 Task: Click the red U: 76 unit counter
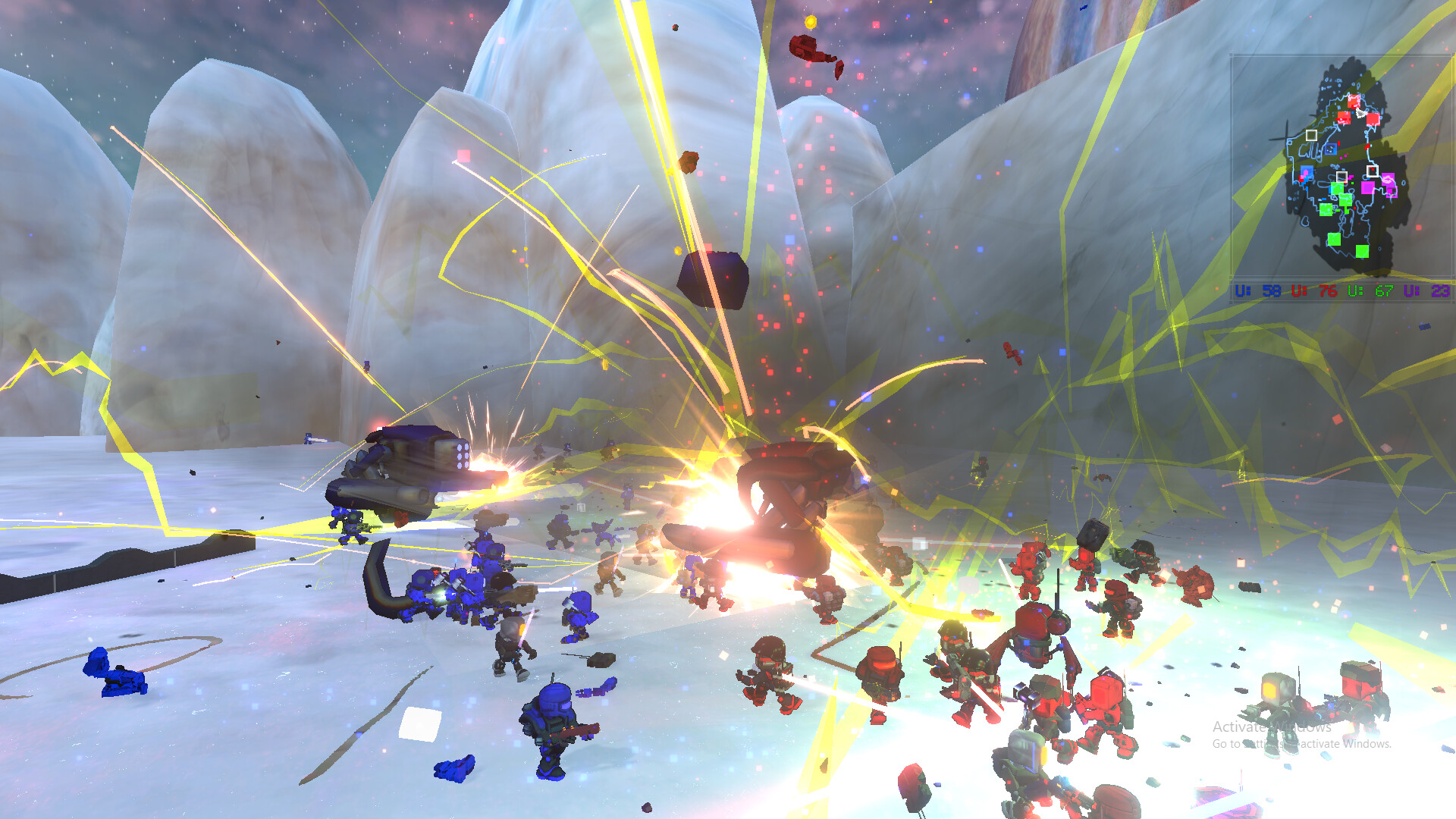coord(1314,290)
